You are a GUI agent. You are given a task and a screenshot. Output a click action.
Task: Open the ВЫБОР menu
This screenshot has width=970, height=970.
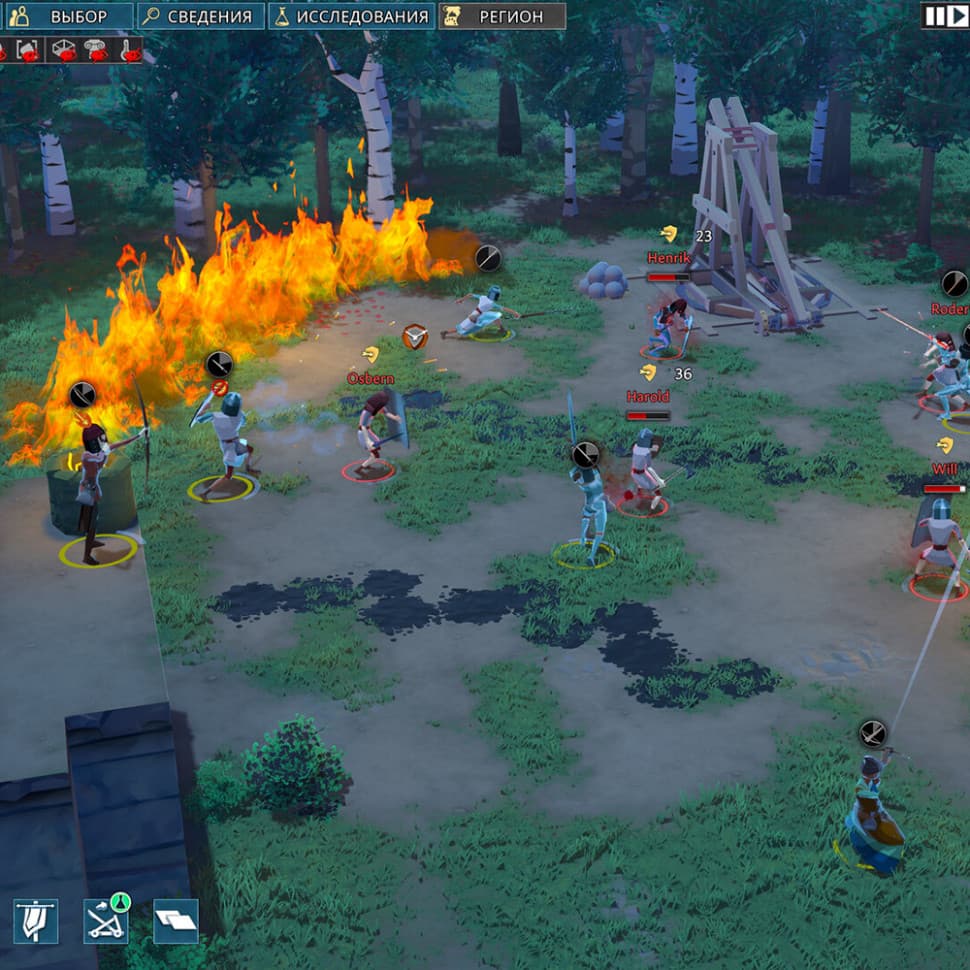[68, 16]
